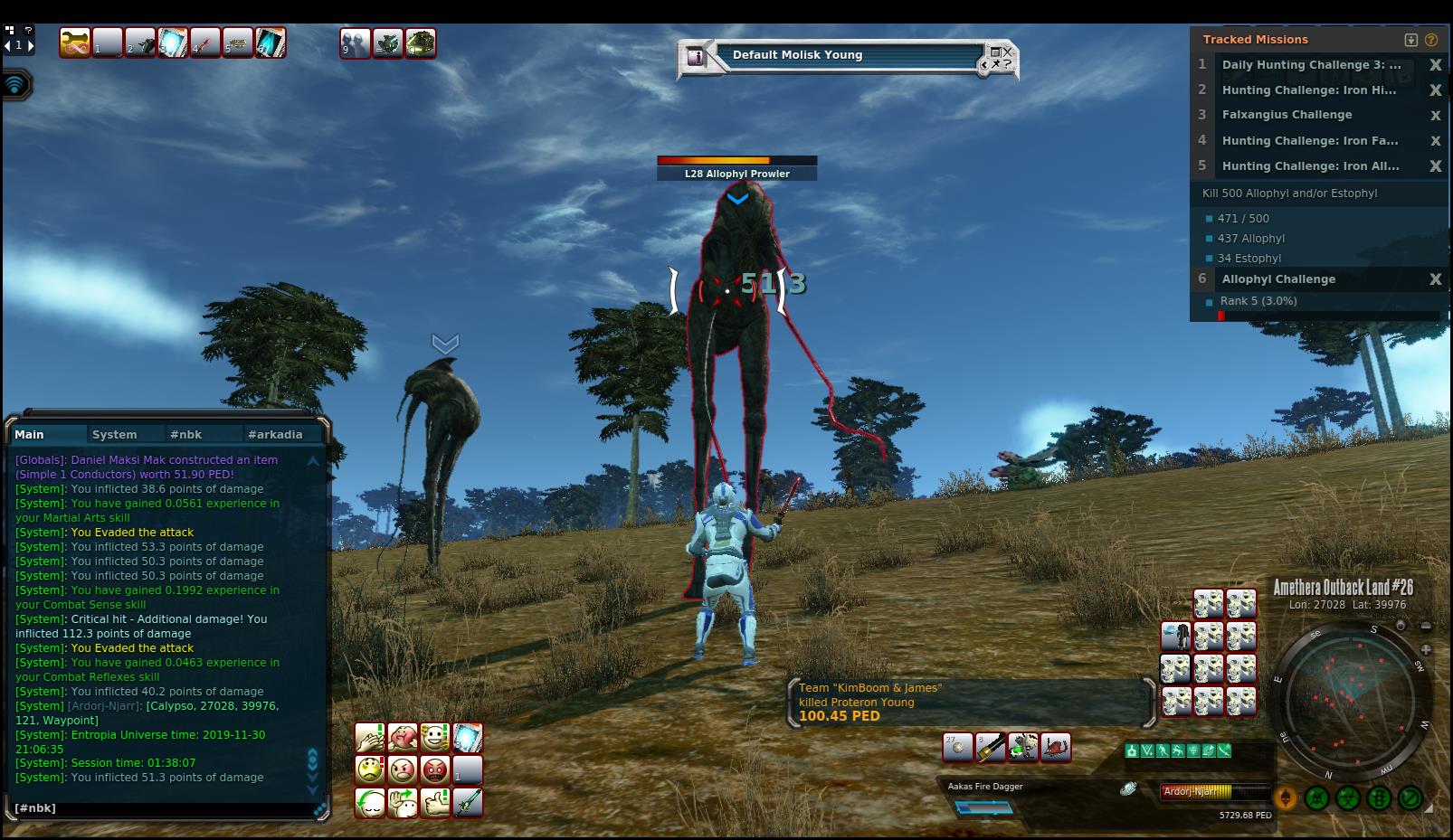Remove the Allophyl Challenge from tracked missions

1435,279
